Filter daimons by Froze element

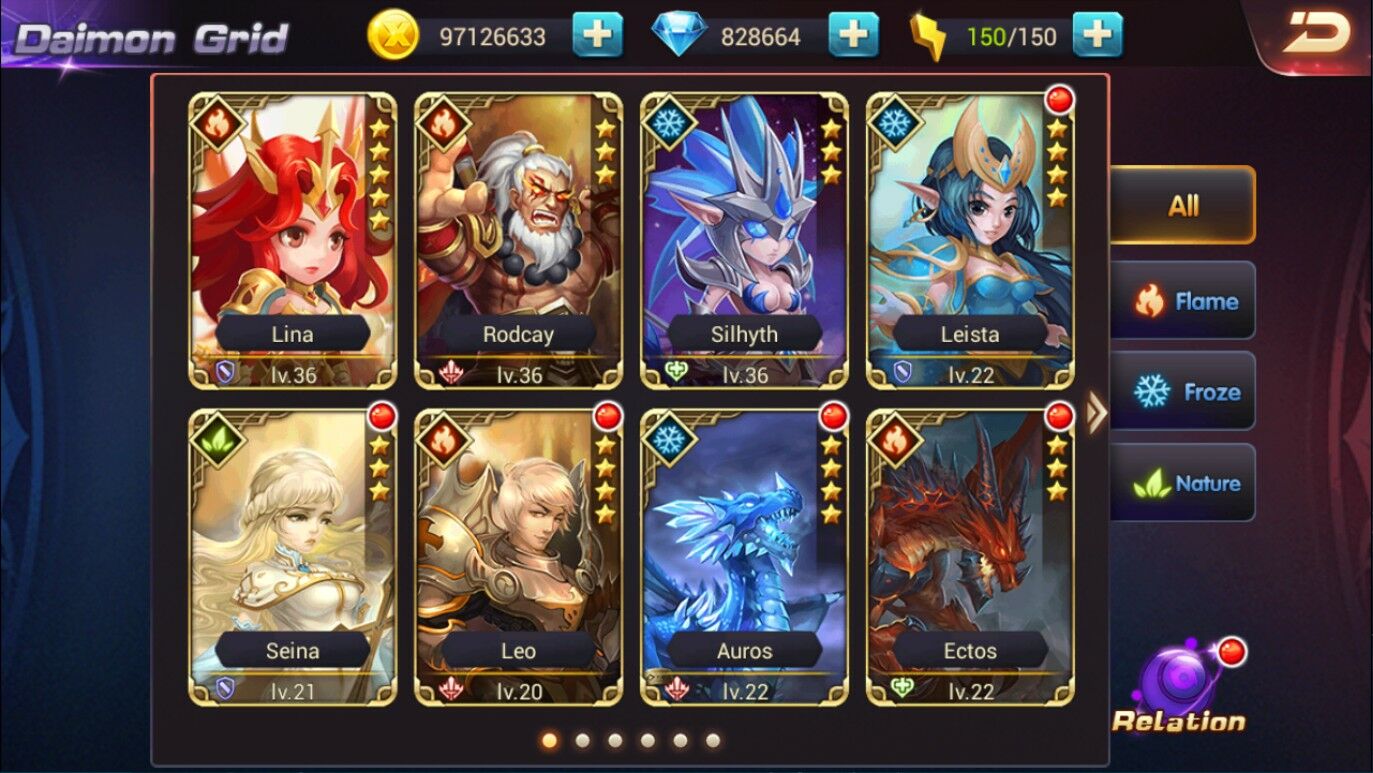click(x=1183, y=392)
